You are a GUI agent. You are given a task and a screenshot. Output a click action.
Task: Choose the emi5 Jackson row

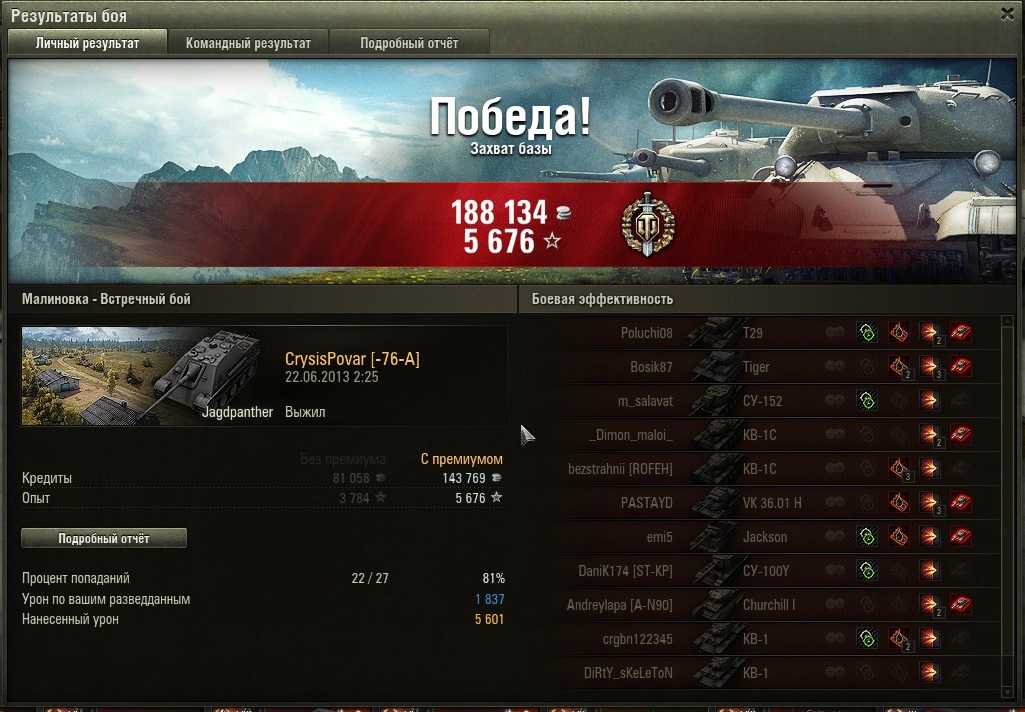point(760,537)
